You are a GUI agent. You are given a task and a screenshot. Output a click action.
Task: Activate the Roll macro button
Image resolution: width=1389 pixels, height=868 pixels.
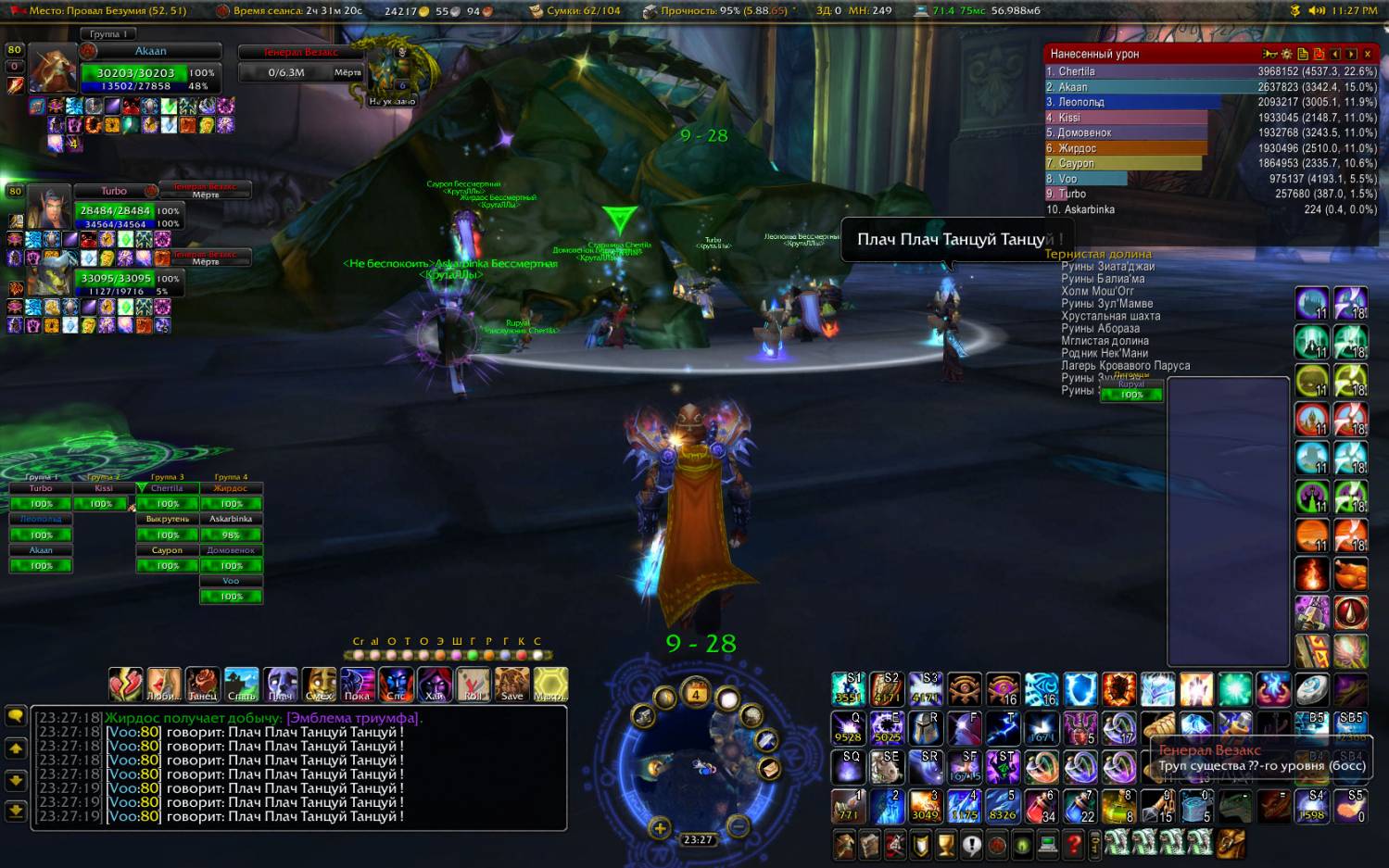click(473, 684)
